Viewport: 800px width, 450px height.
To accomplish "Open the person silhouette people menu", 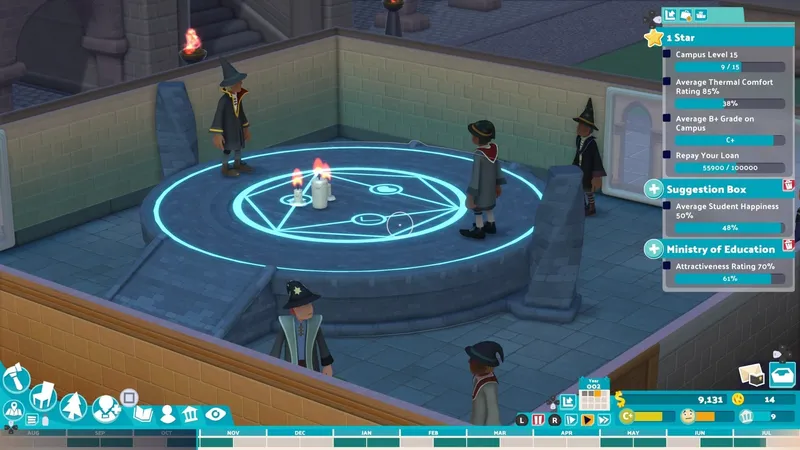I will pyautogui.click(x=167, y=414).
